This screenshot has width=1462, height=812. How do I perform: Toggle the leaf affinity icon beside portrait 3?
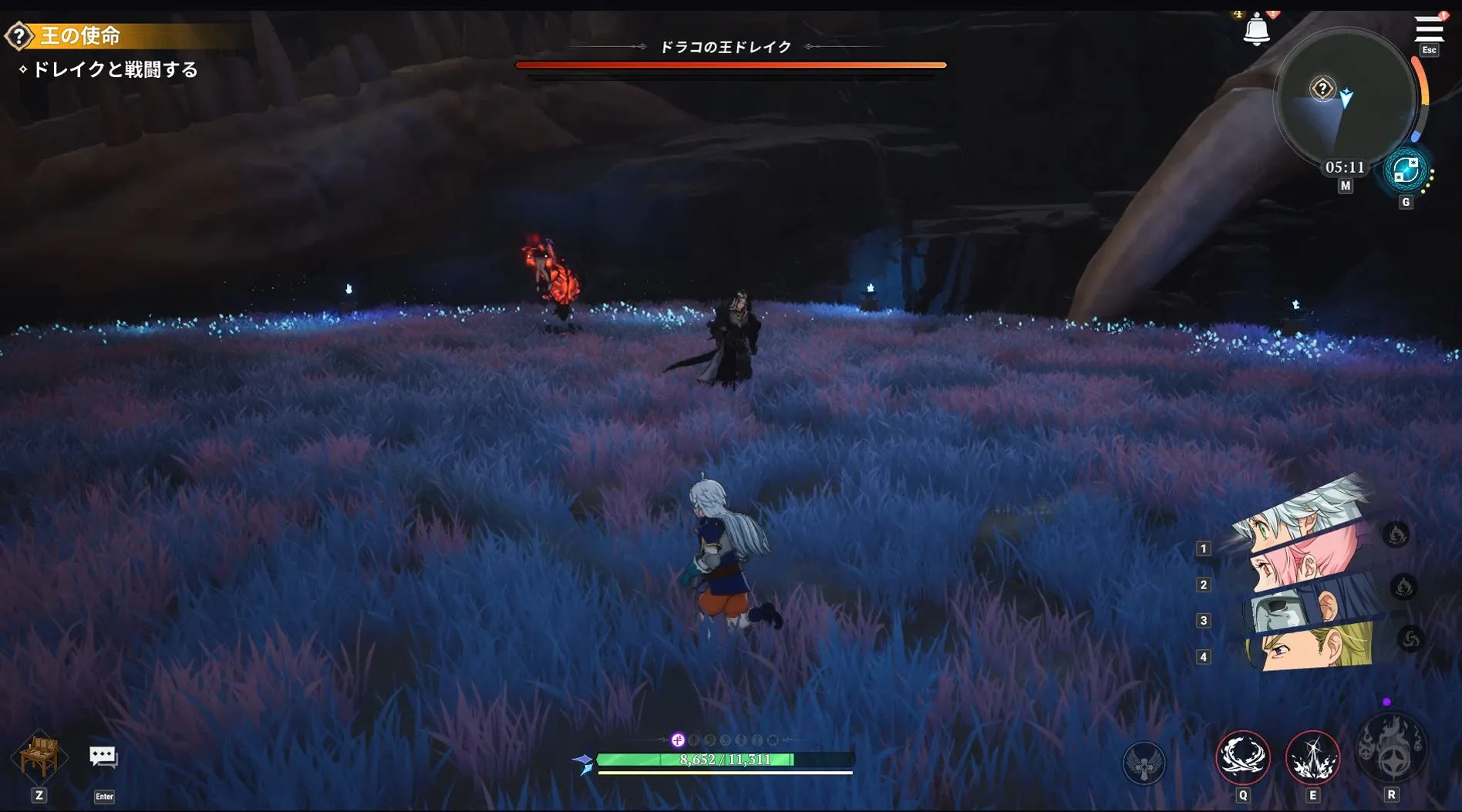(x=1405, y=587)
